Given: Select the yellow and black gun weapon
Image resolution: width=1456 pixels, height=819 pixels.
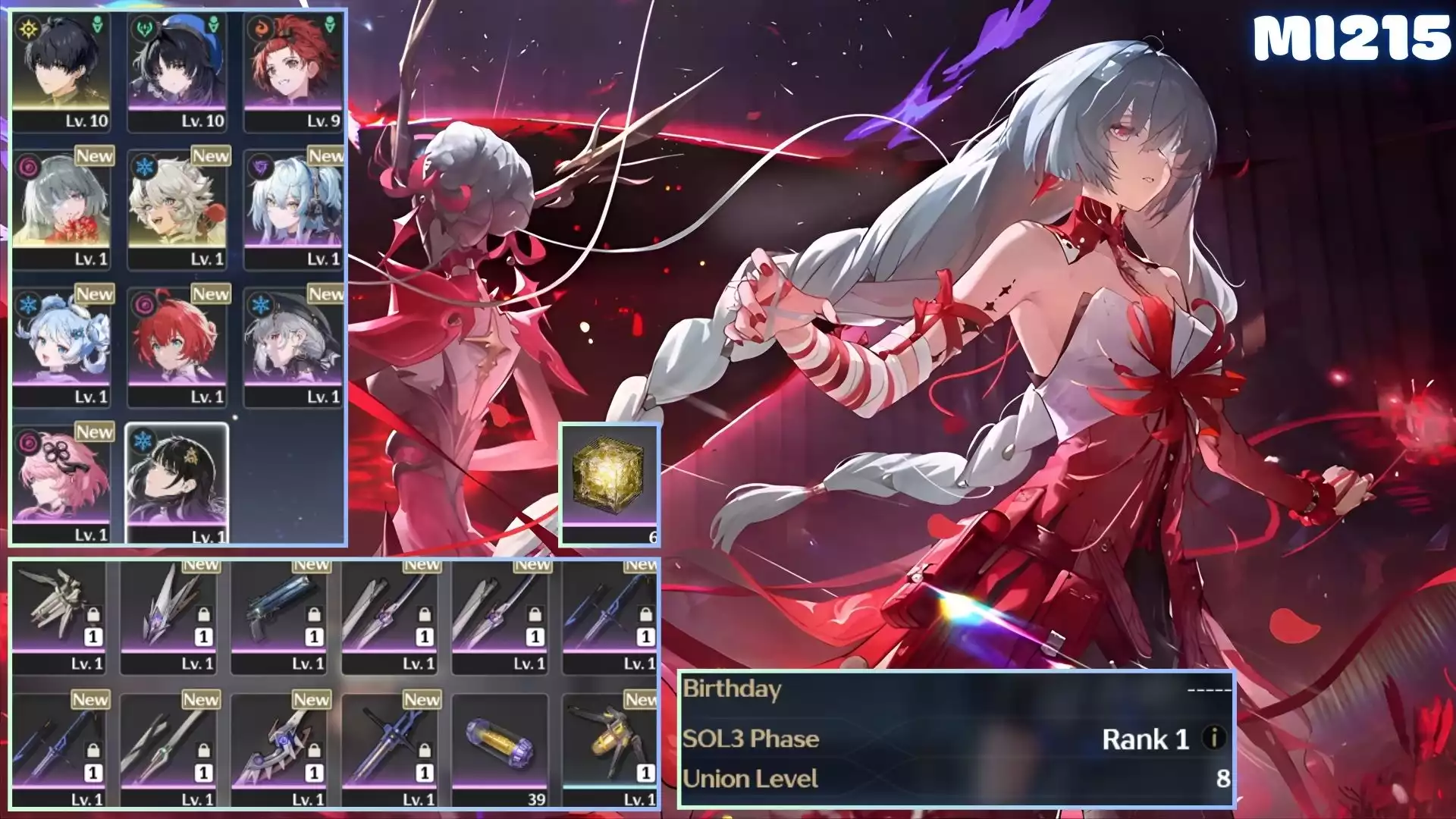Looking at the screenshot, I should point(609,749).
